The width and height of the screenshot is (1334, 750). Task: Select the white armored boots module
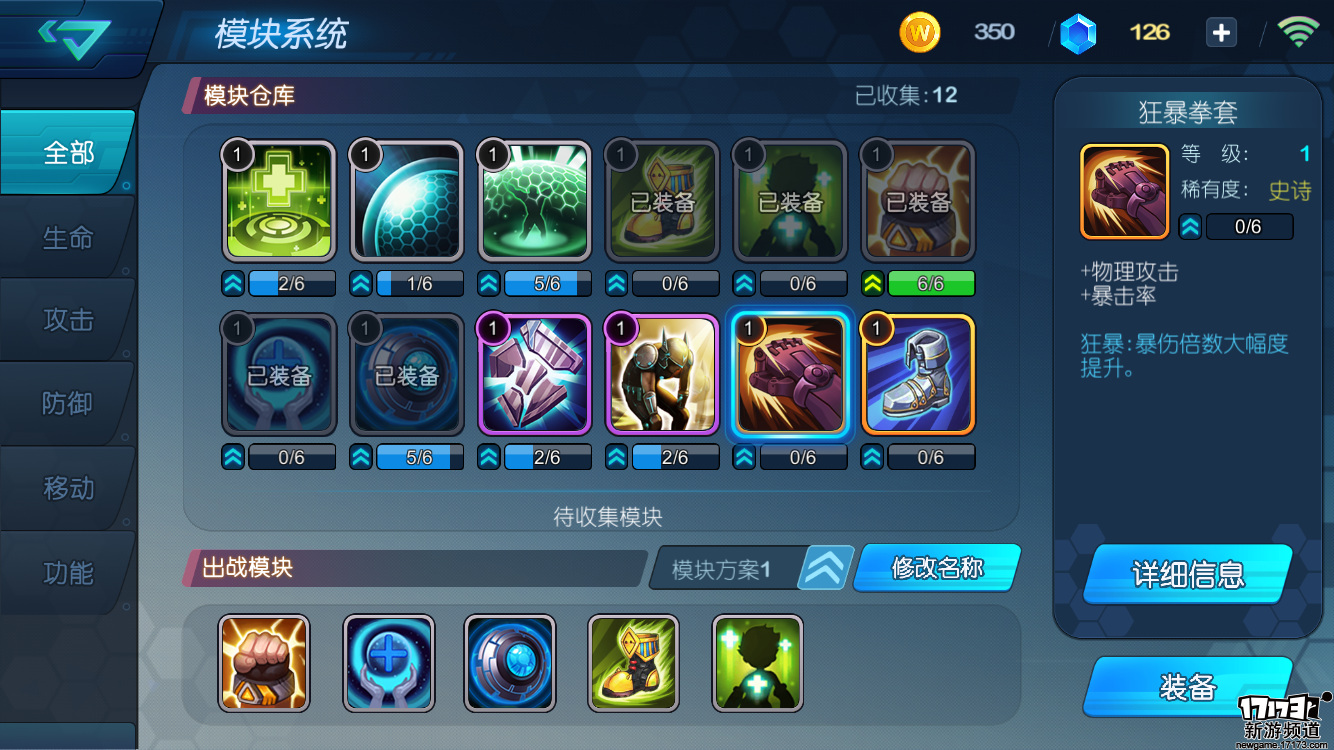[917, 373]
